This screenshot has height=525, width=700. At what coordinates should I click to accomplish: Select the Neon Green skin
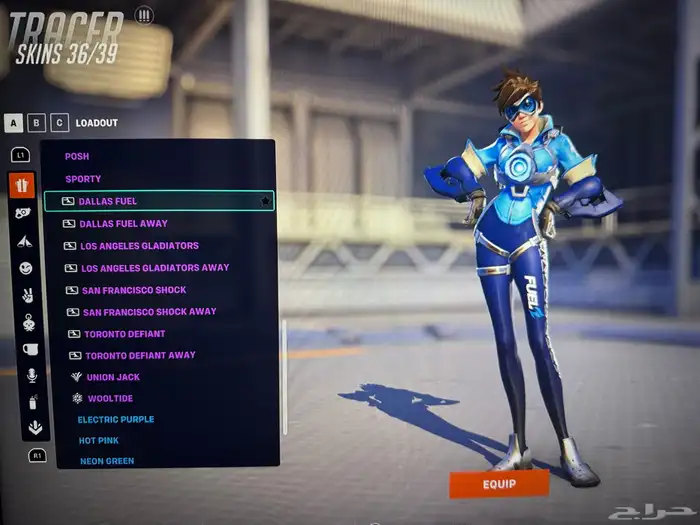click(x=107, y=461)
